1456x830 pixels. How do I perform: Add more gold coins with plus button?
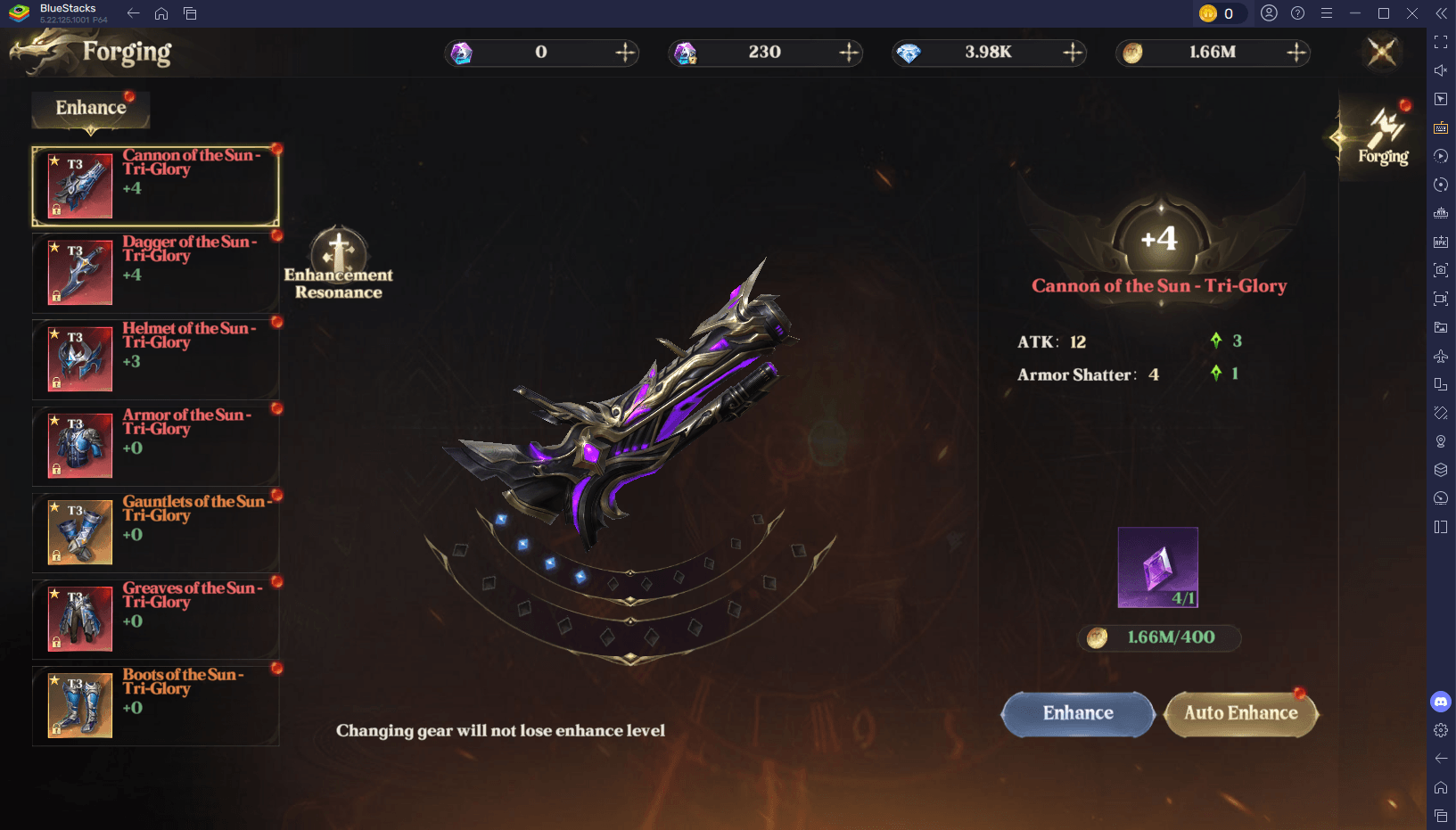coord(1296,53)
